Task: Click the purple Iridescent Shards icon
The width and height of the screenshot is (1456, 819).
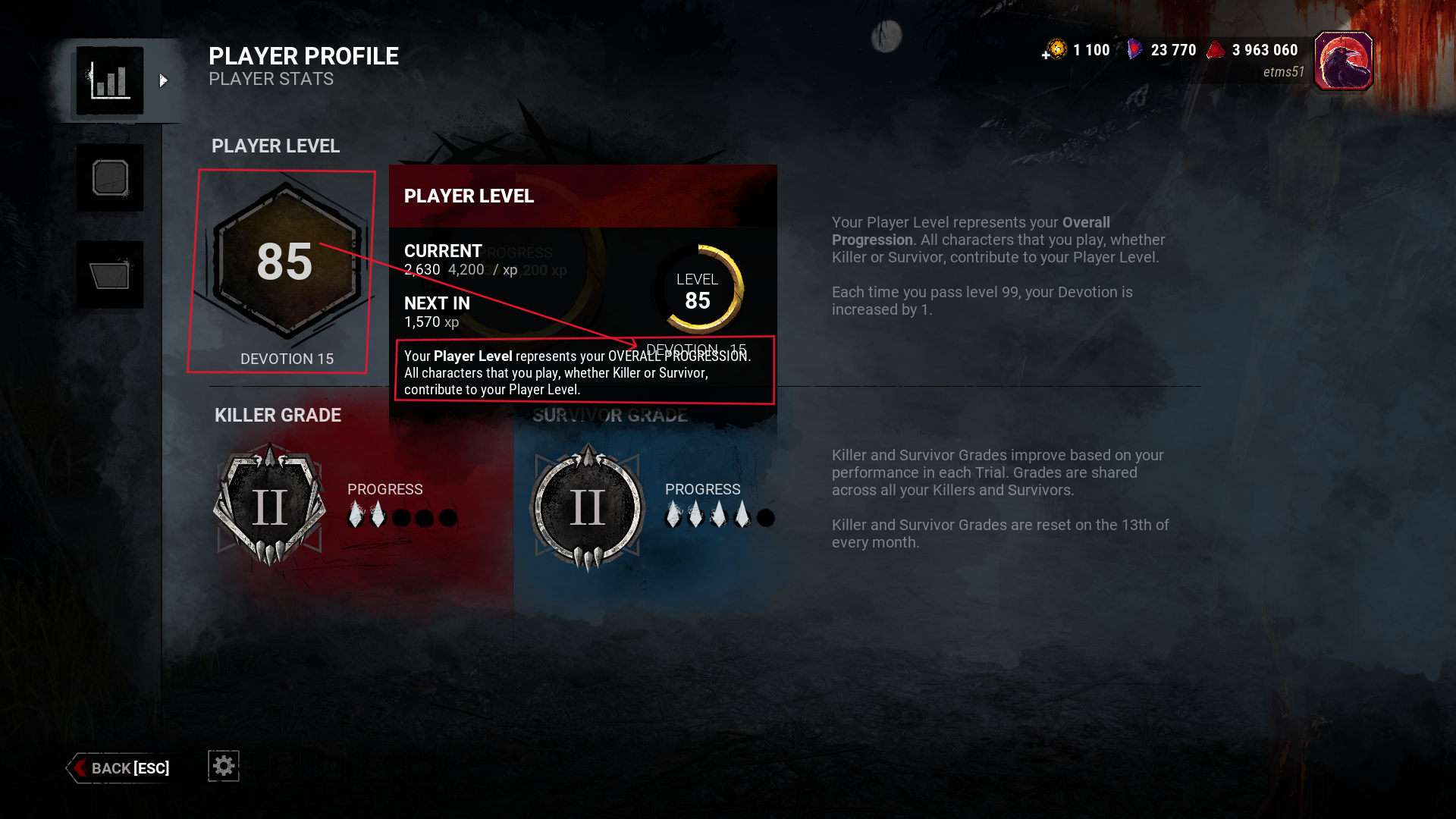Action: (x=1134, y=49)
